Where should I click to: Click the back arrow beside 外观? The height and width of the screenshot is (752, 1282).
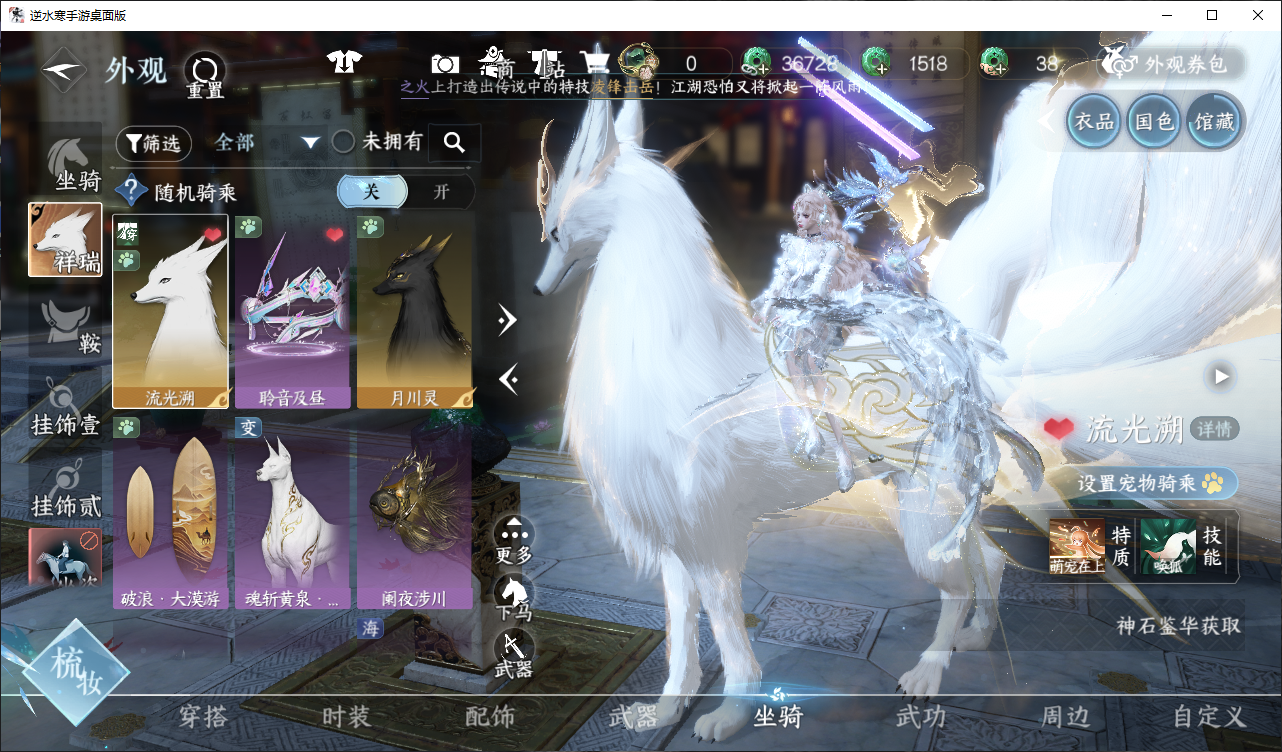point(62,71)
